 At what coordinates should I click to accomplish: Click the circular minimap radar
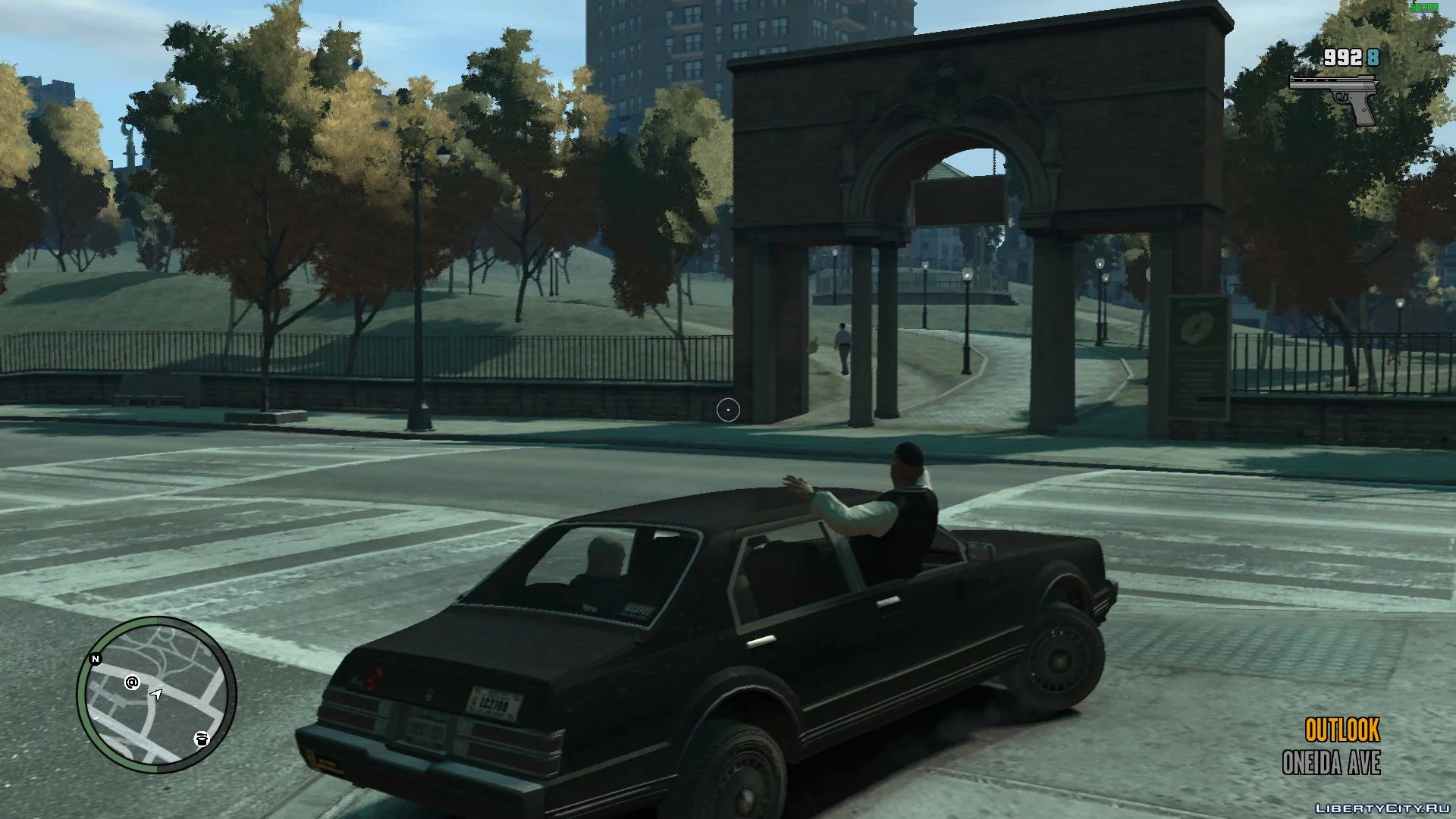(x=156, y=695)
